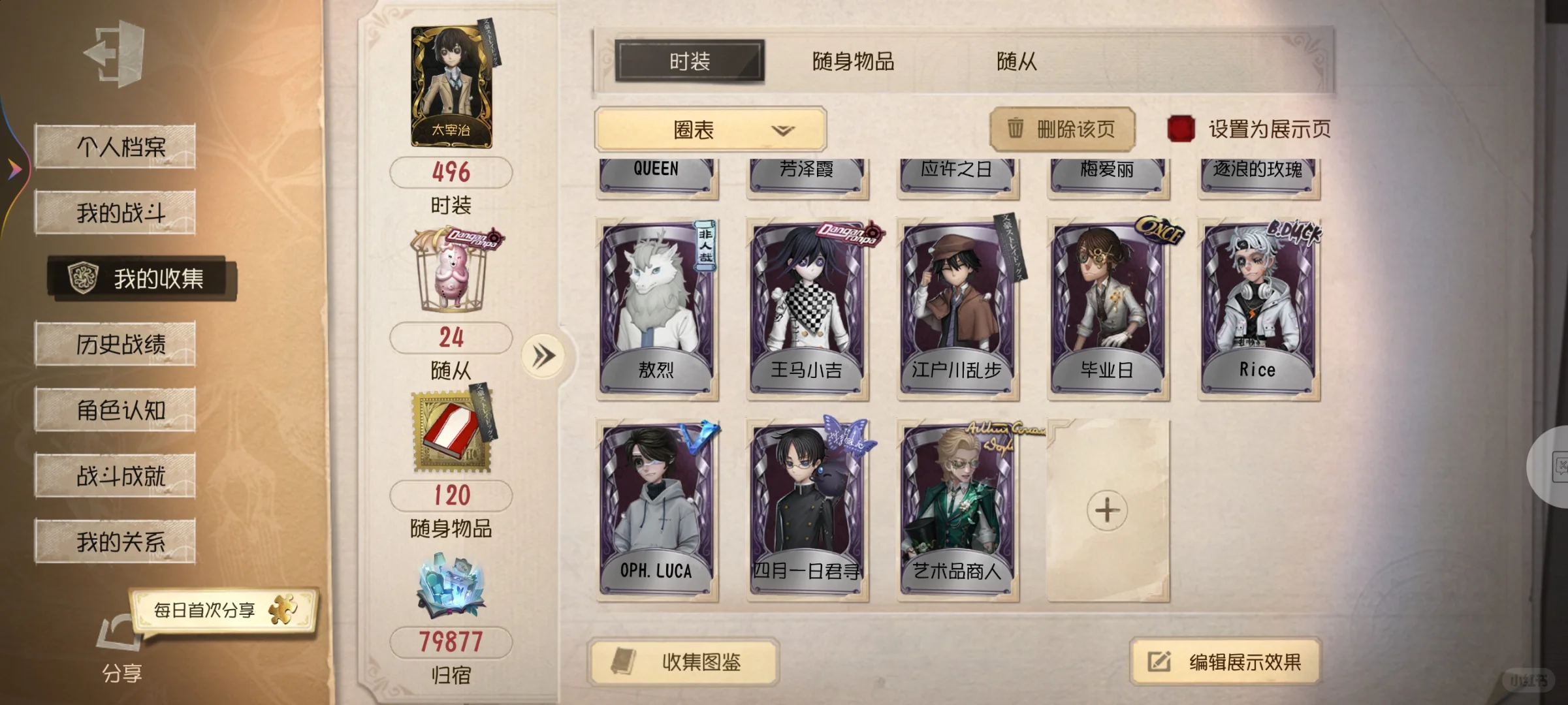Viewport: 1568px width, 705px height.
Task: Click the plus slot to add a costume
Action: (1108, 511)
